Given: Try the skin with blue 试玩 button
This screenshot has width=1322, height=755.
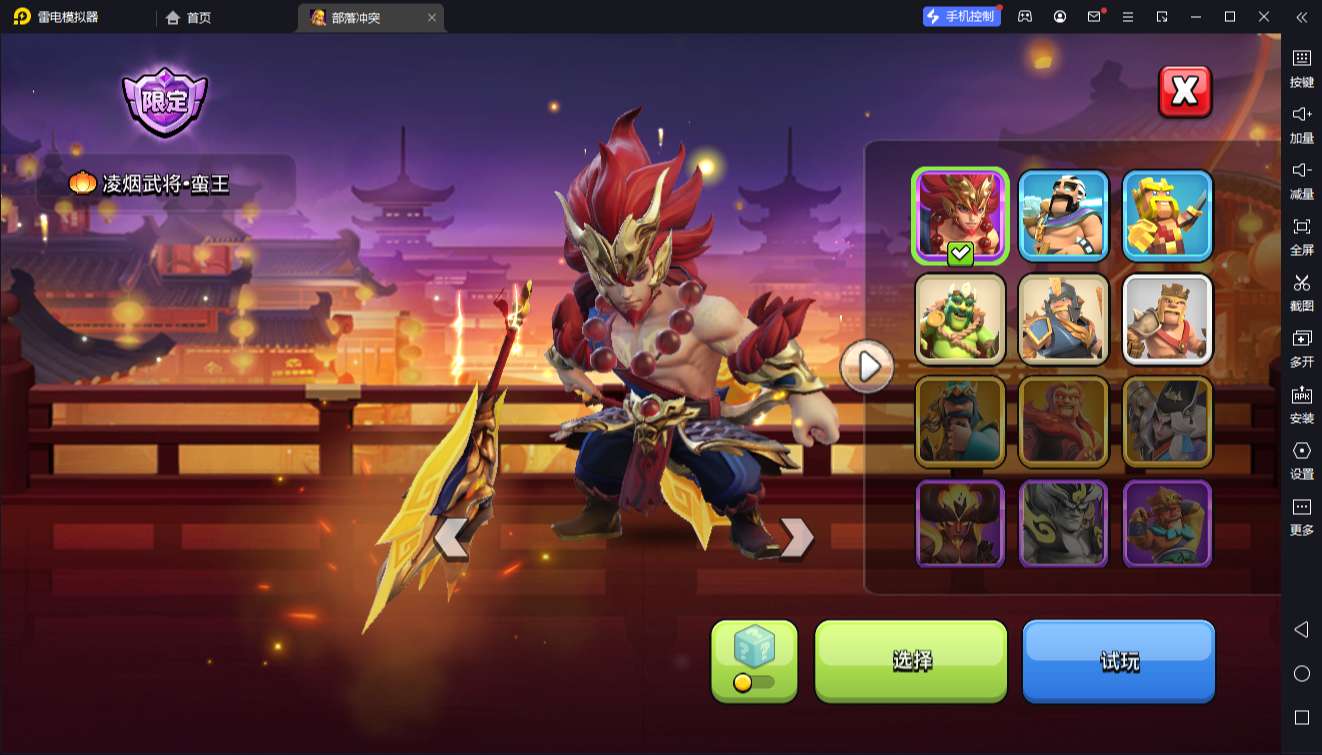Looking at the screenshot, I should click(x=1118, y=660).
